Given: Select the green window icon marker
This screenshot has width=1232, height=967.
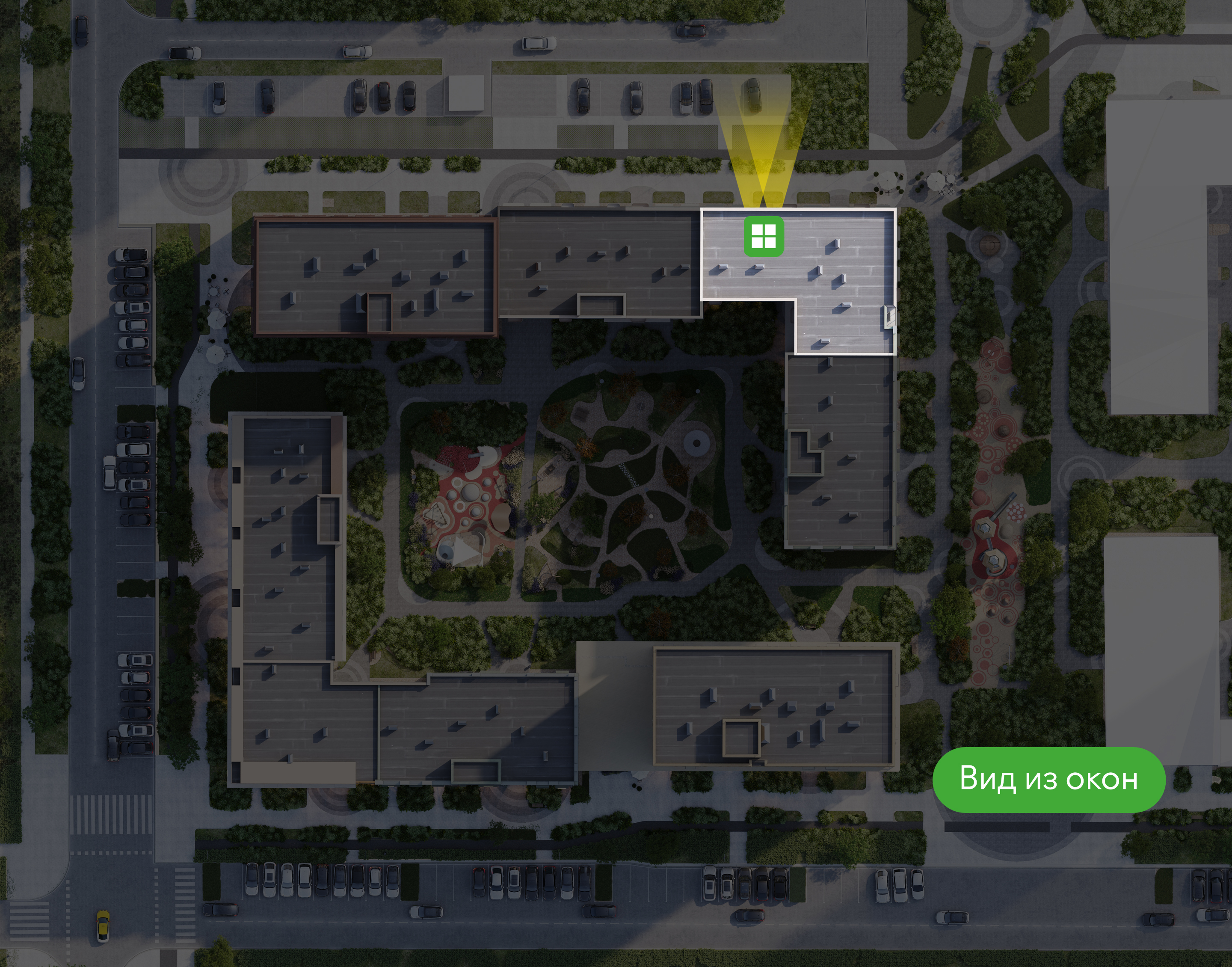Looking at the screenshot, I should 763,236.
